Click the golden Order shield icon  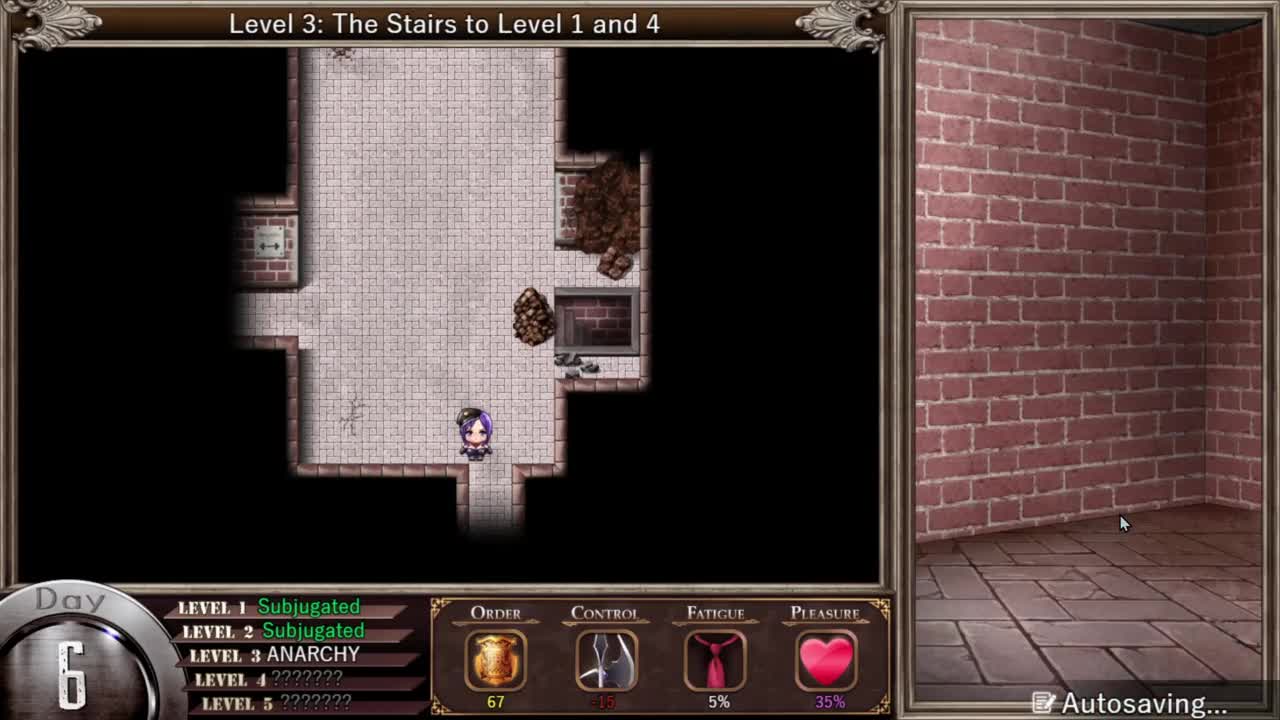(496, 660)
